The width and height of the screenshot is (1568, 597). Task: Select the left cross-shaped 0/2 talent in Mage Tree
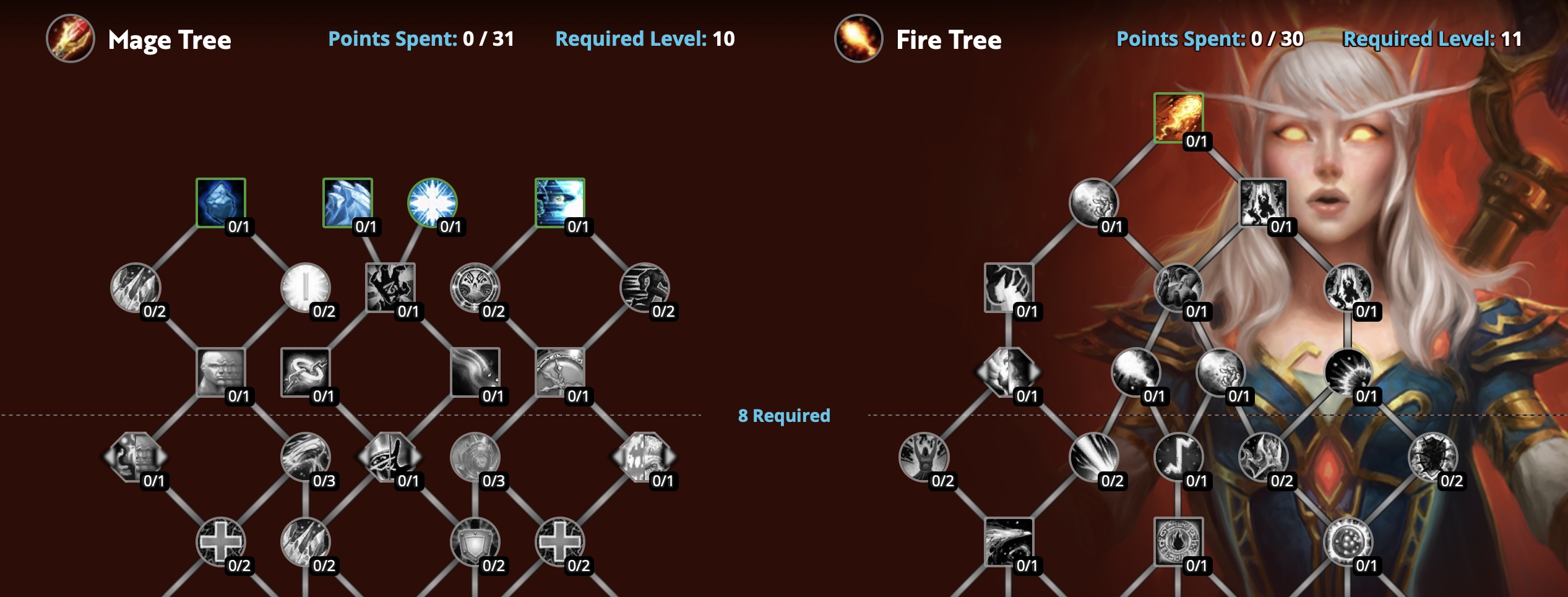click(x=223, y=541)
